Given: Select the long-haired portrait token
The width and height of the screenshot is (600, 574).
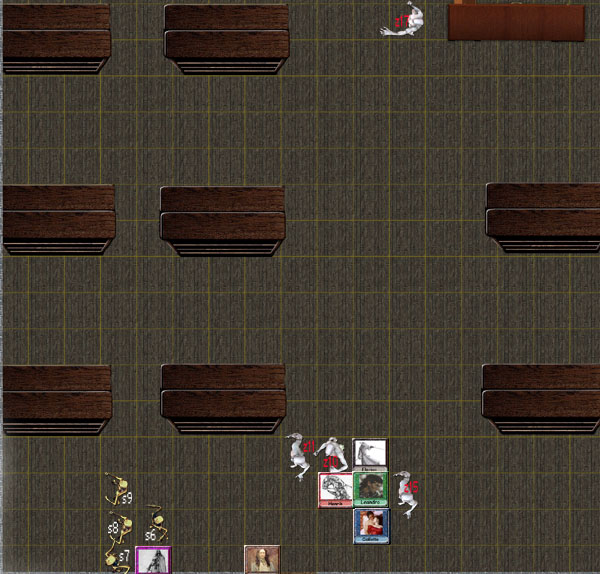Looking at the screenshot, I should coord(262,560).
